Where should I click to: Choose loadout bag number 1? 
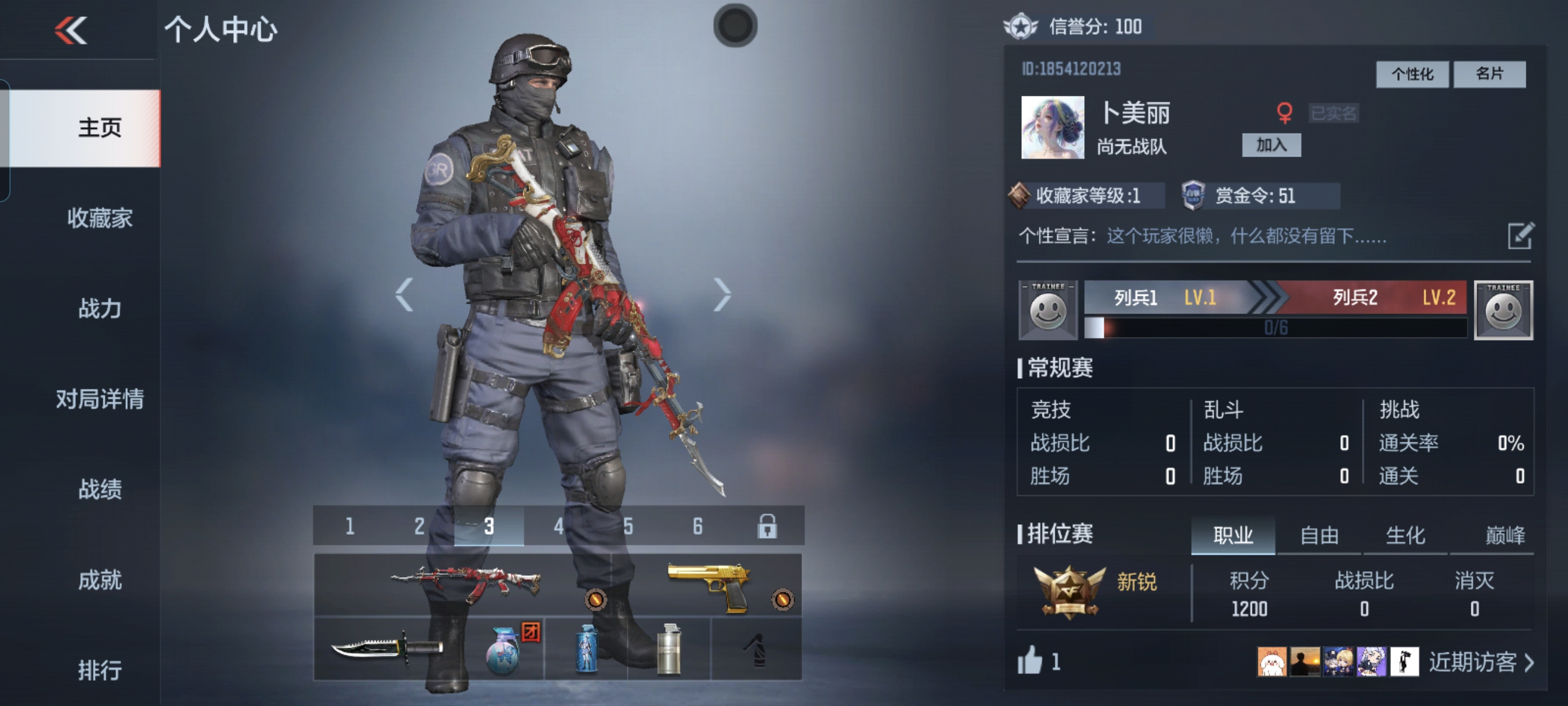tap(350, 526)
